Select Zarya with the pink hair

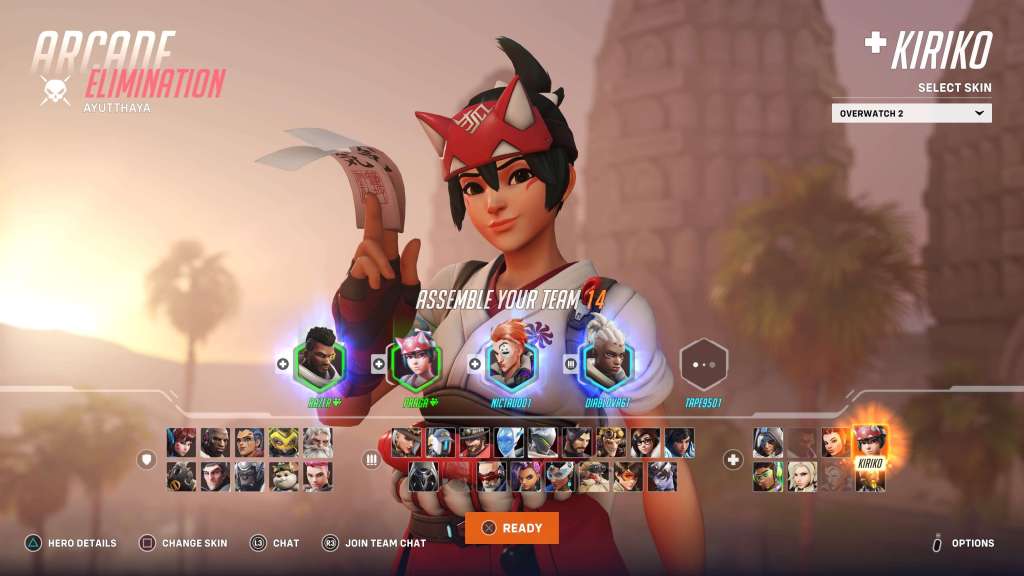(318, 476)
